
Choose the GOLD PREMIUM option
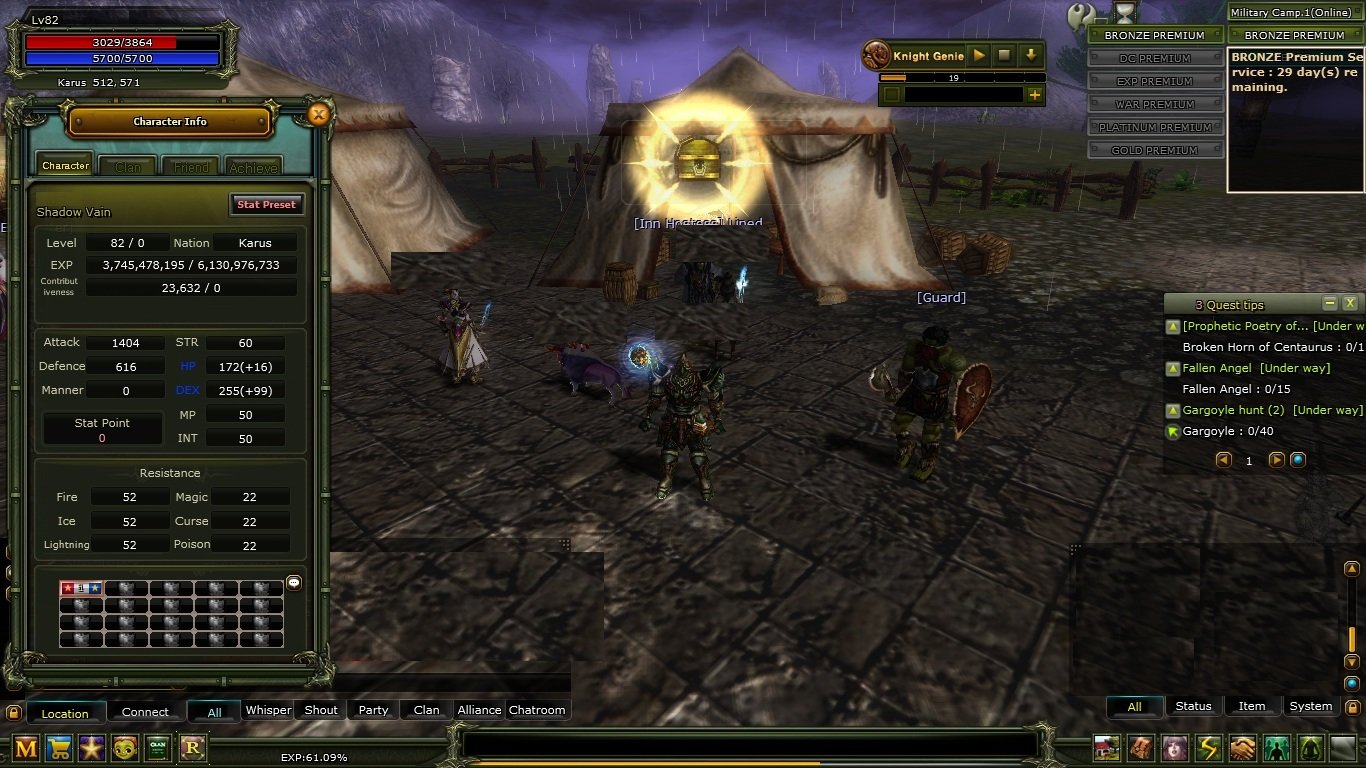1155,150
